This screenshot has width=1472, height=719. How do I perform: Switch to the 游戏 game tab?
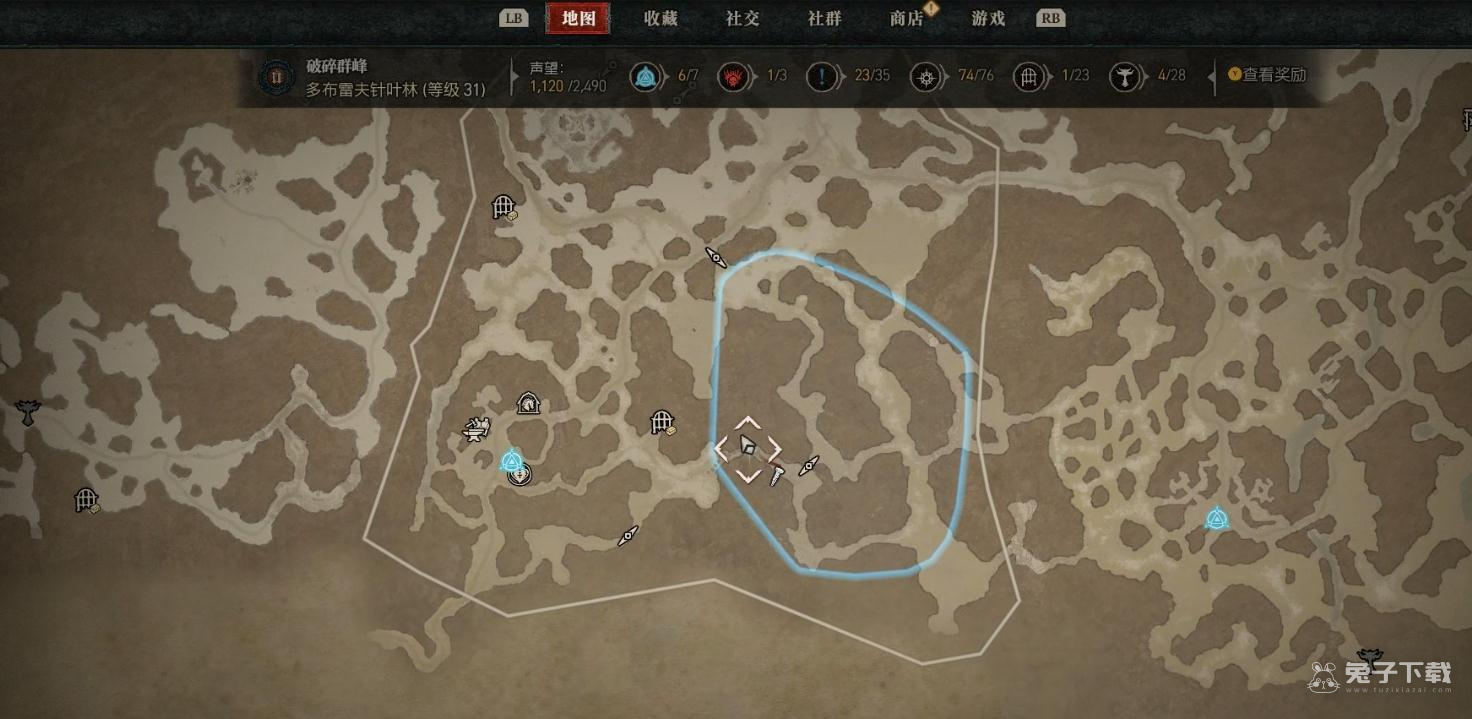point(988,18)
